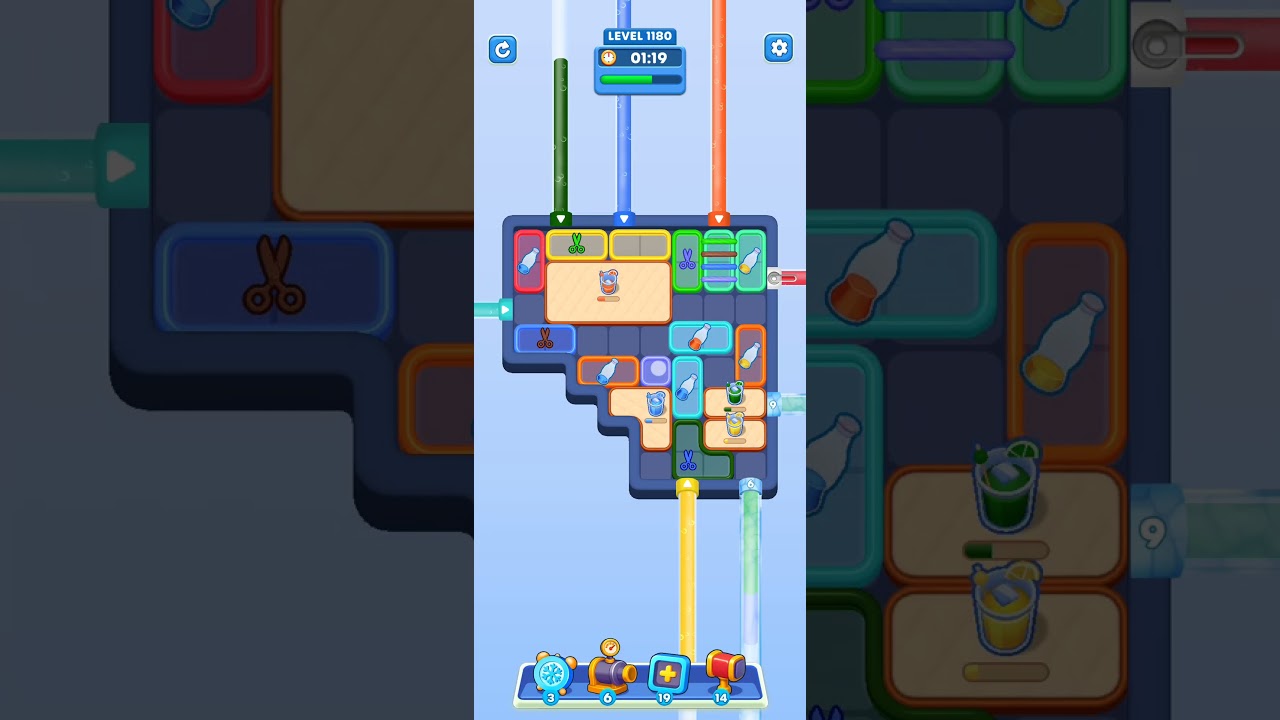1280x720 pixels.
Task: Click the Level 1180 banner
Action: point(640,36)
